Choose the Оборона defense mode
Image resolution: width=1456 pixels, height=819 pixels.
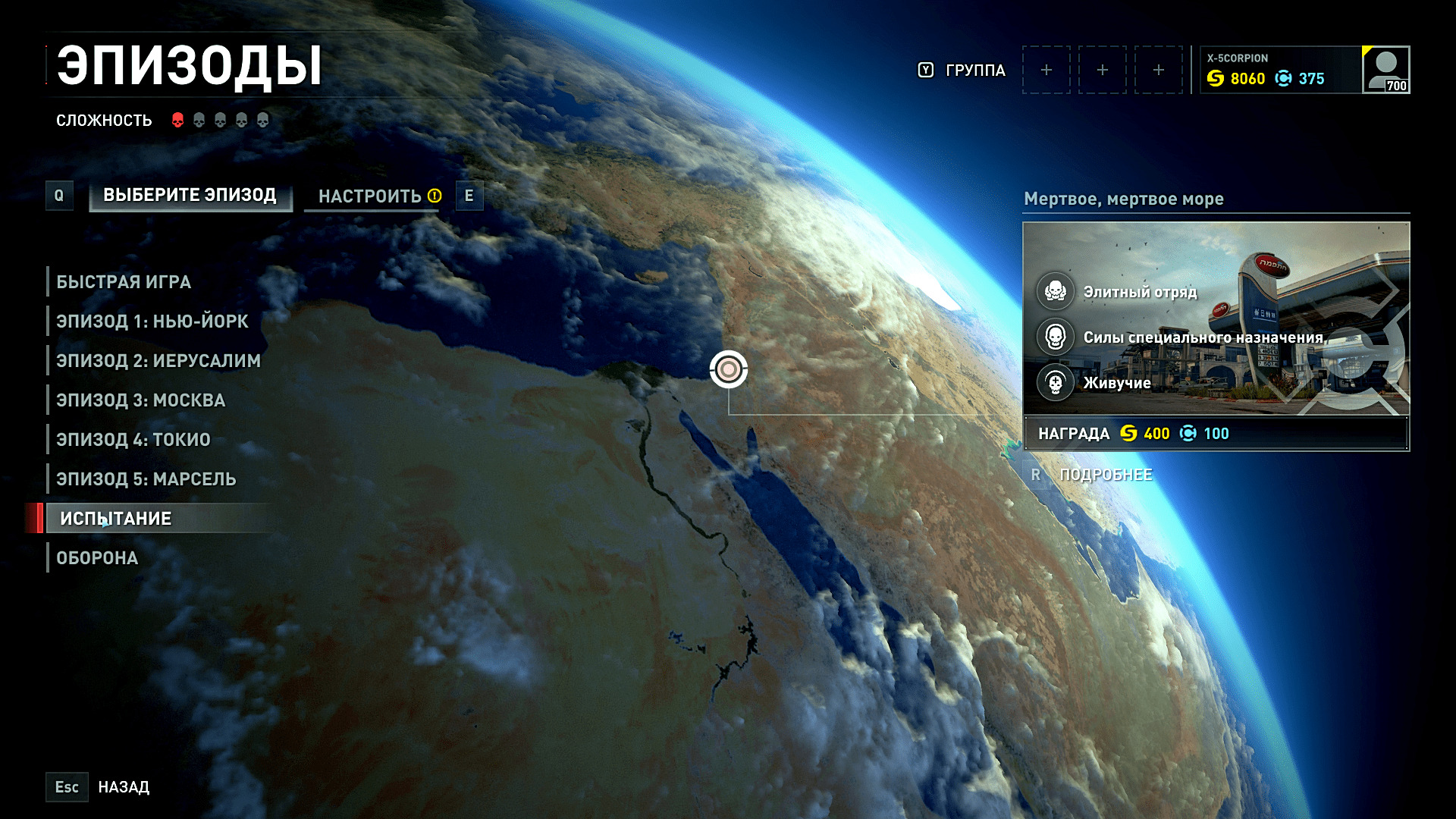[97, 558]
